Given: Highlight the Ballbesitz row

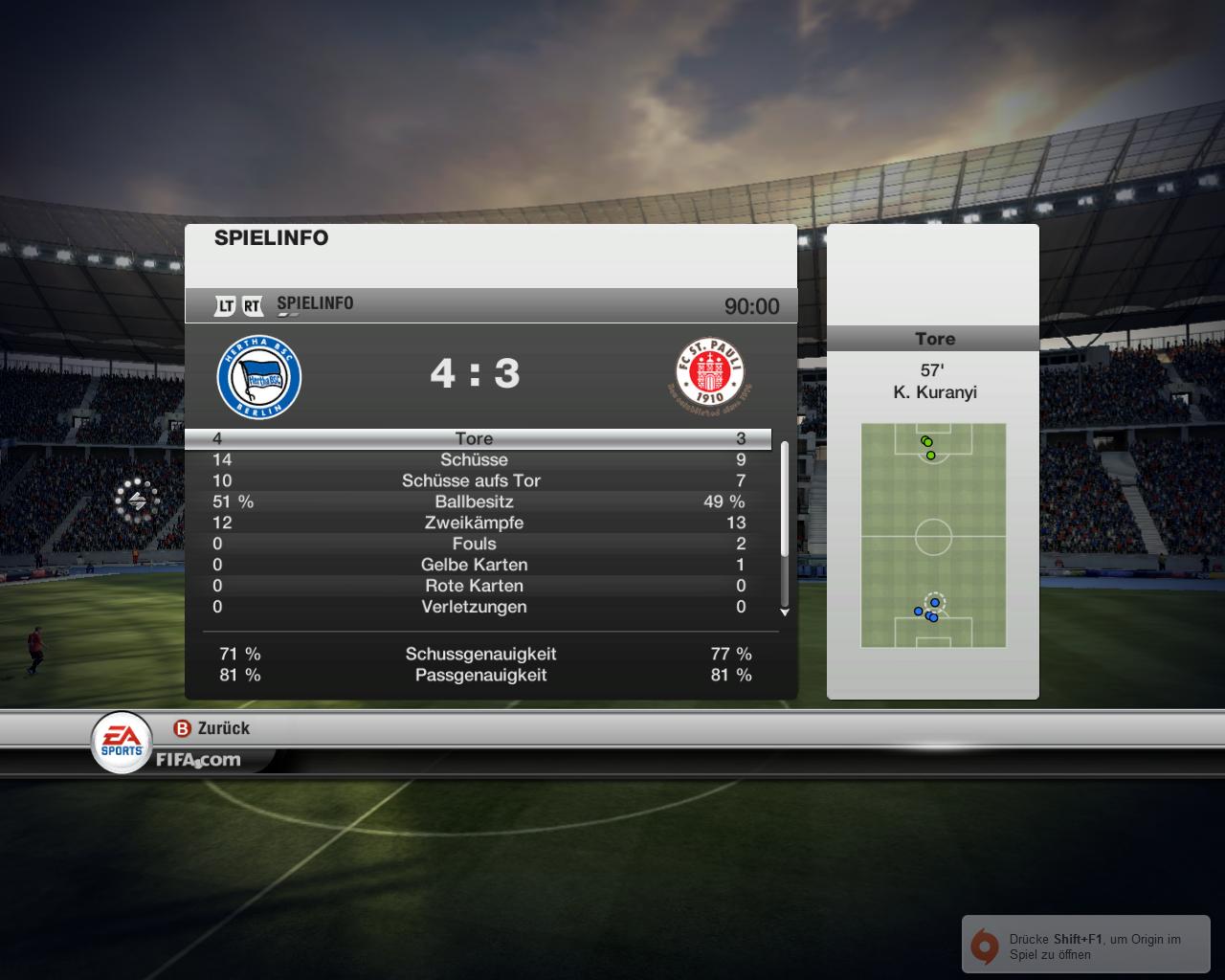Looking at the screenshot, I should (x=475, y=501).
